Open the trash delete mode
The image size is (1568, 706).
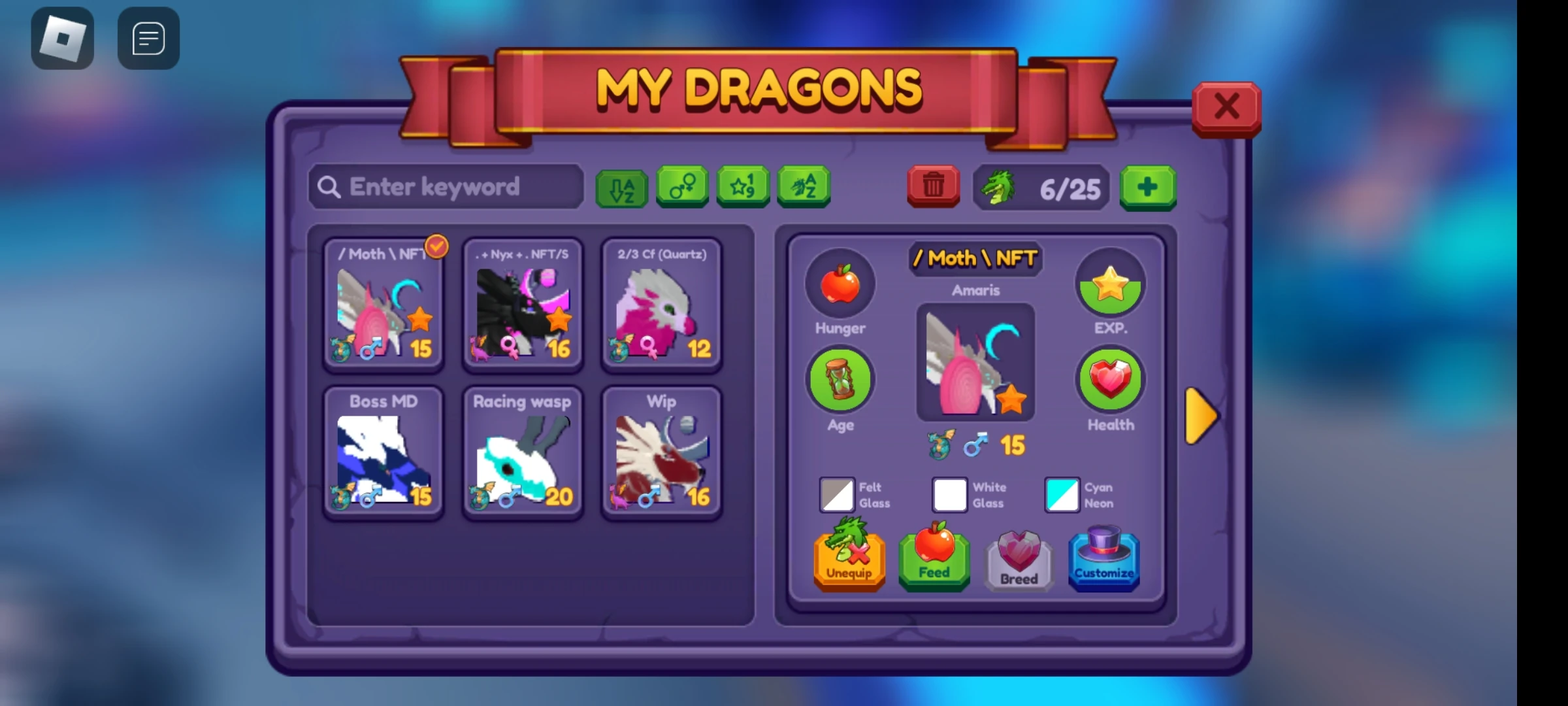933,186
